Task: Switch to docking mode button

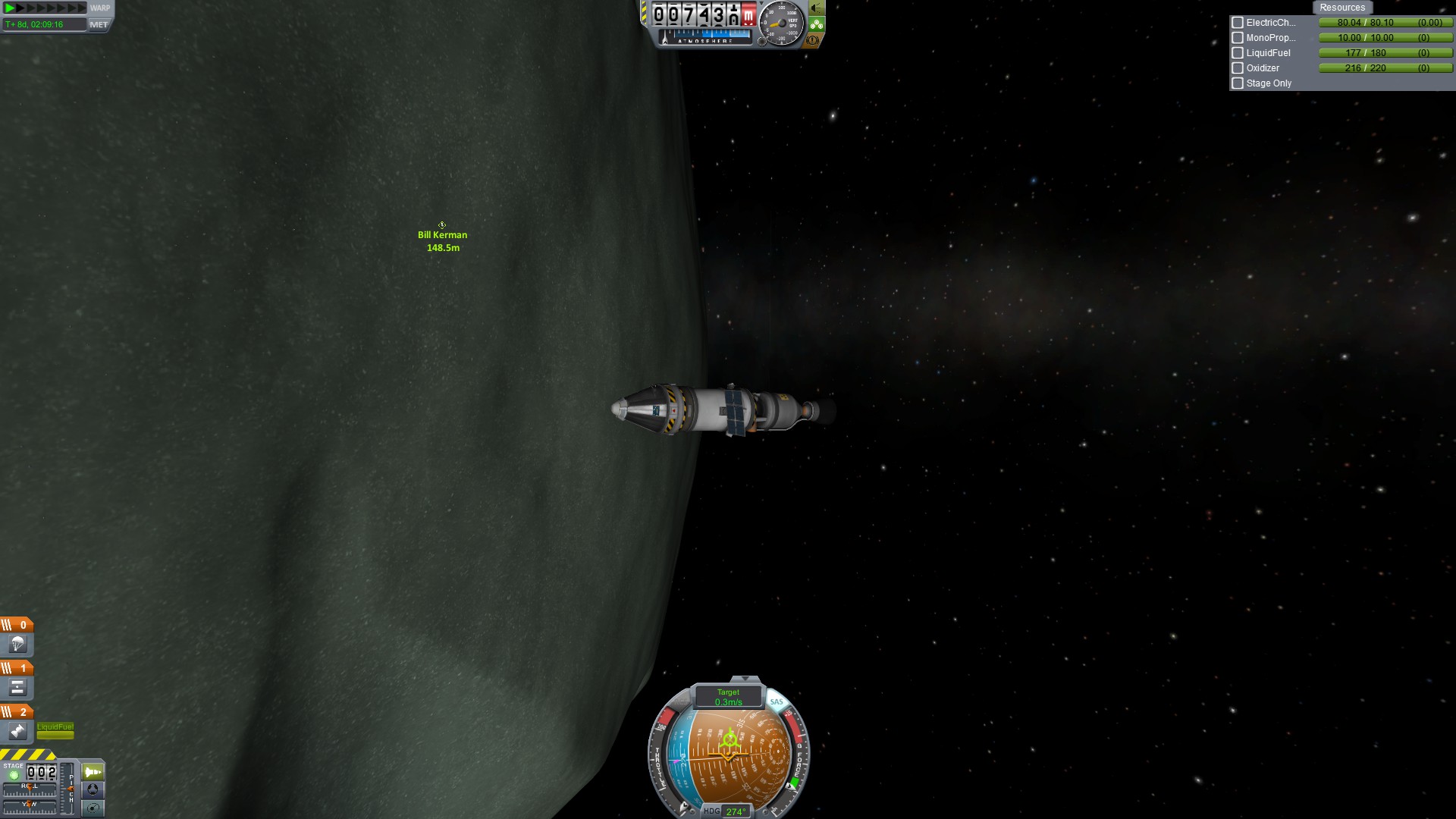Action: coord(93,789)
